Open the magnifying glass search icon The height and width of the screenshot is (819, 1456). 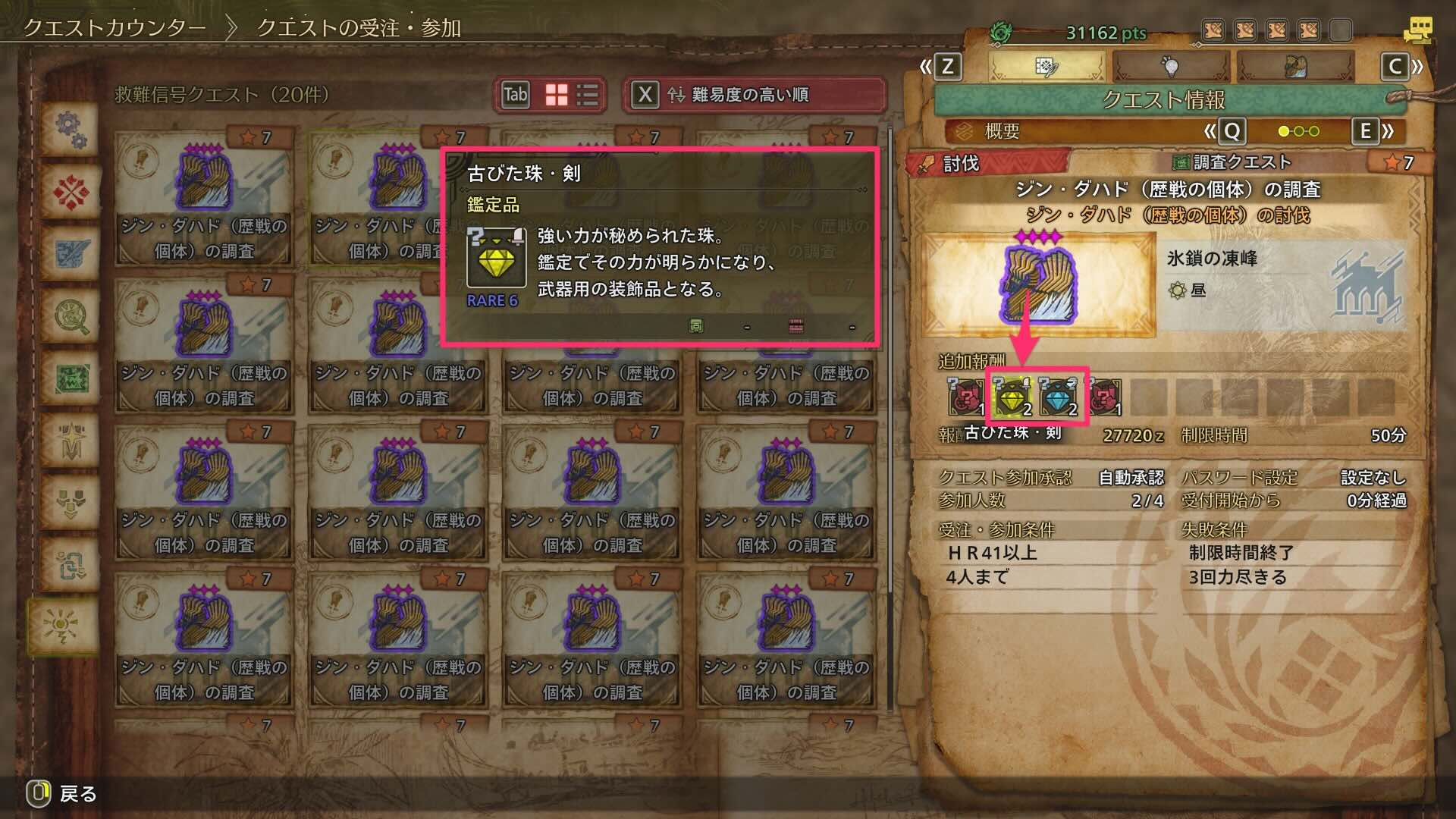tap(70, 315)
